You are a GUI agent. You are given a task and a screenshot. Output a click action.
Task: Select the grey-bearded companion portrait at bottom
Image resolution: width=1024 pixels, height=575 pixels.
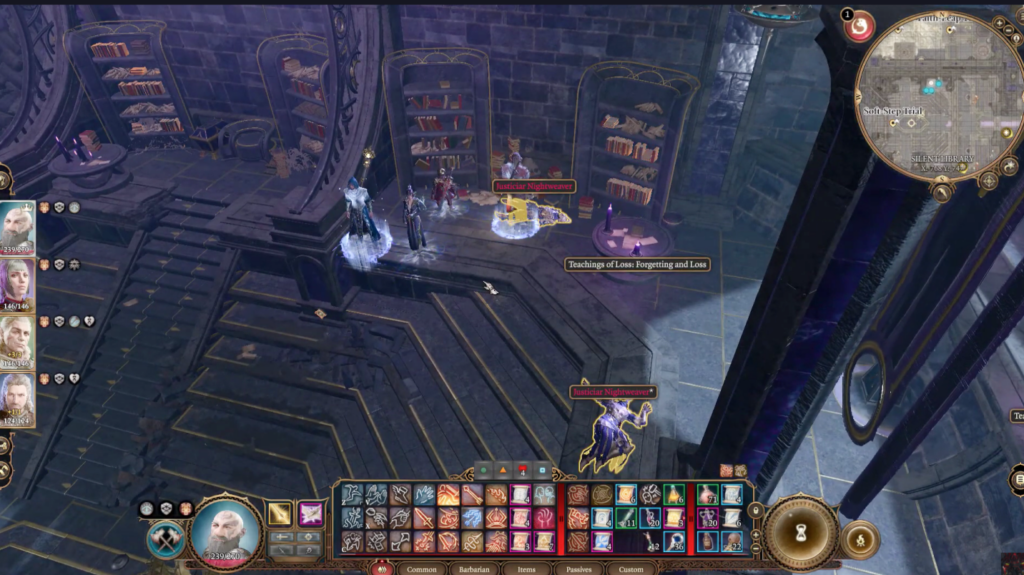point(18,399)
